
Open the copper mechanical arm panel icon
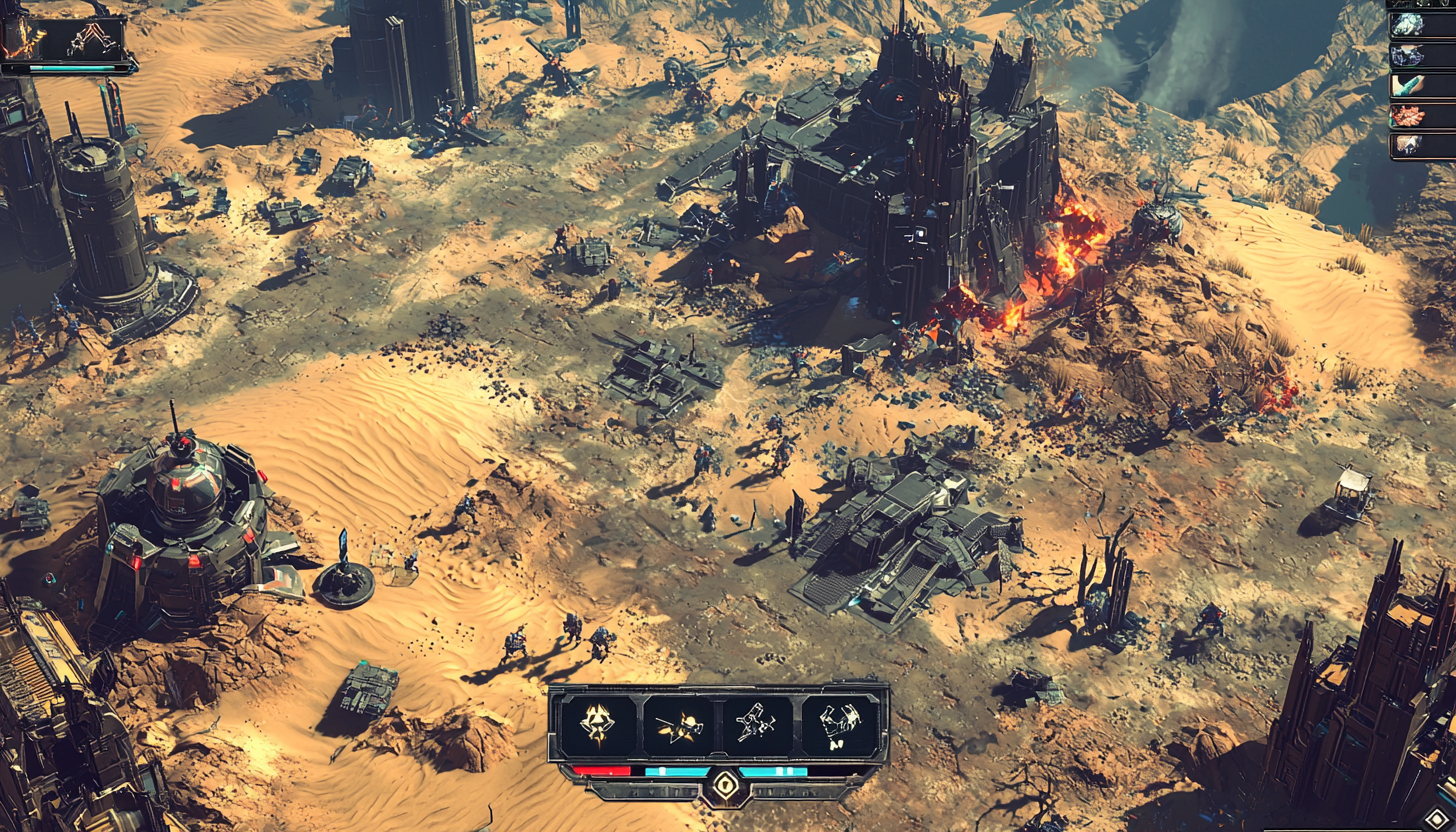tap(92, 40)
